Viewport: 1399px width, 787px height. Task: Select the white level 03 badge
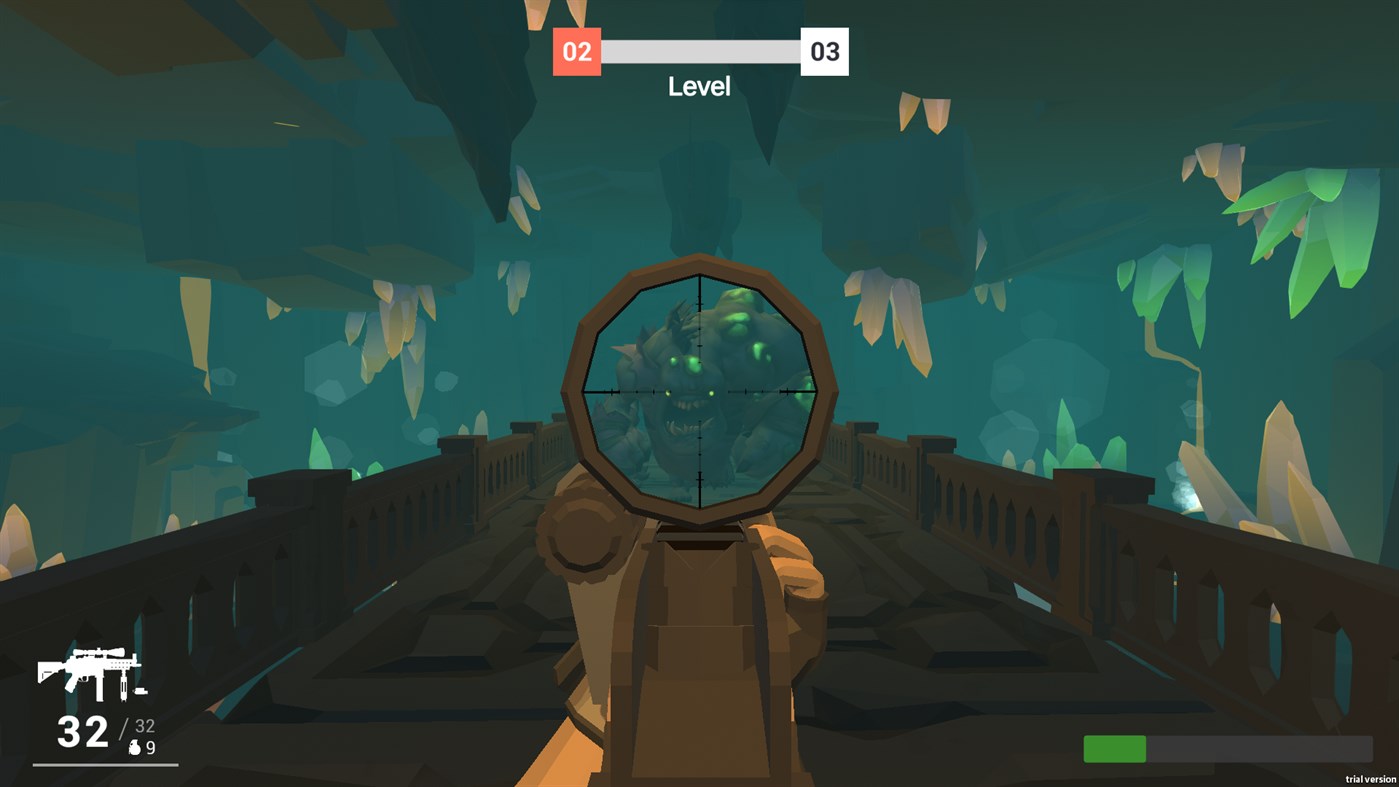click(824, 52)
